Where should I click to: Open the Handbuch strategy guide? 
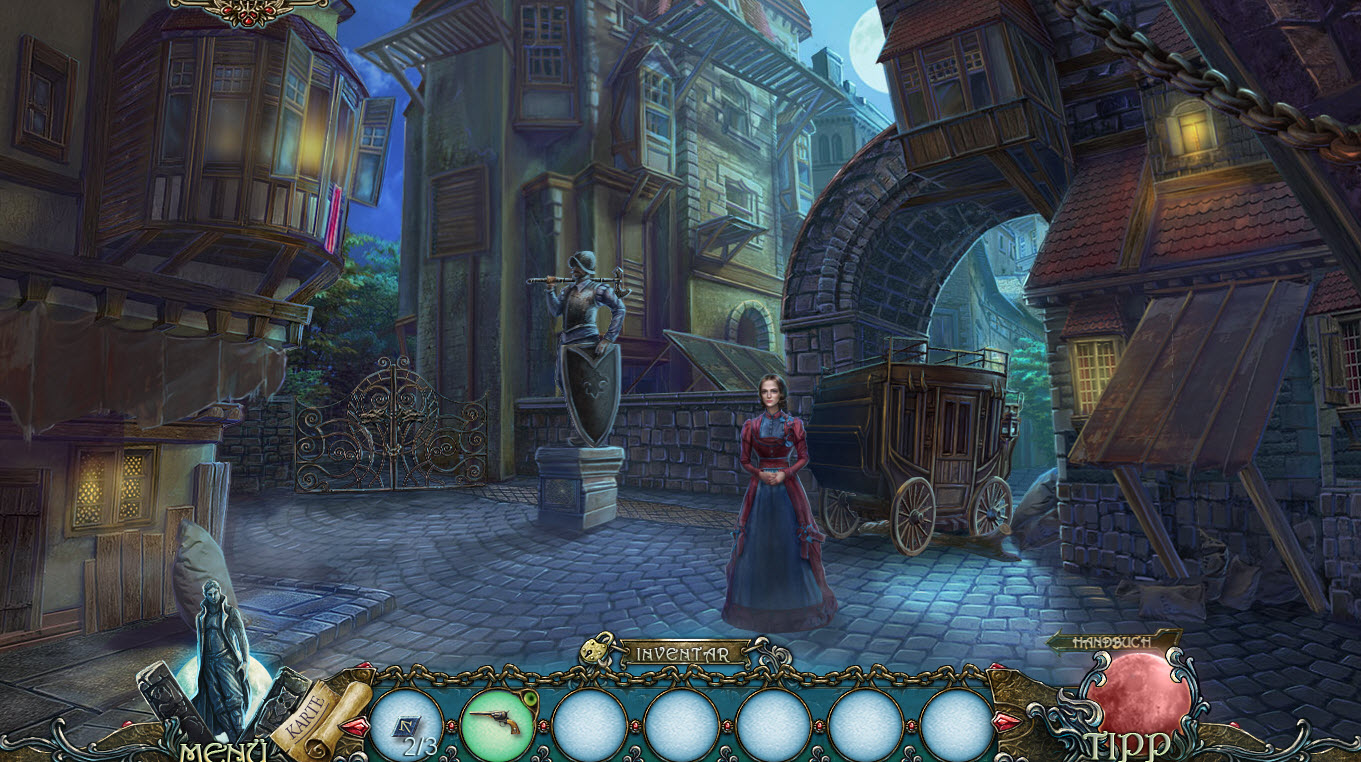tap(1112, 641)
